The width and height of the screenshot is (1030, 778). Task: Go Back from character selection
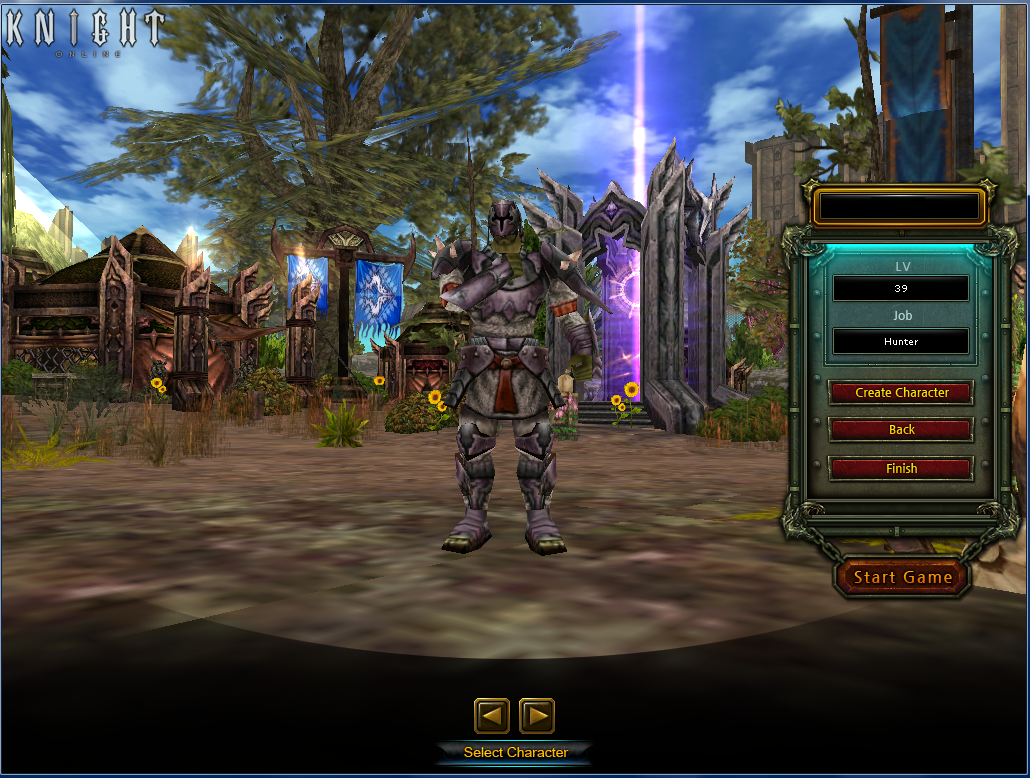click(901, 430)
